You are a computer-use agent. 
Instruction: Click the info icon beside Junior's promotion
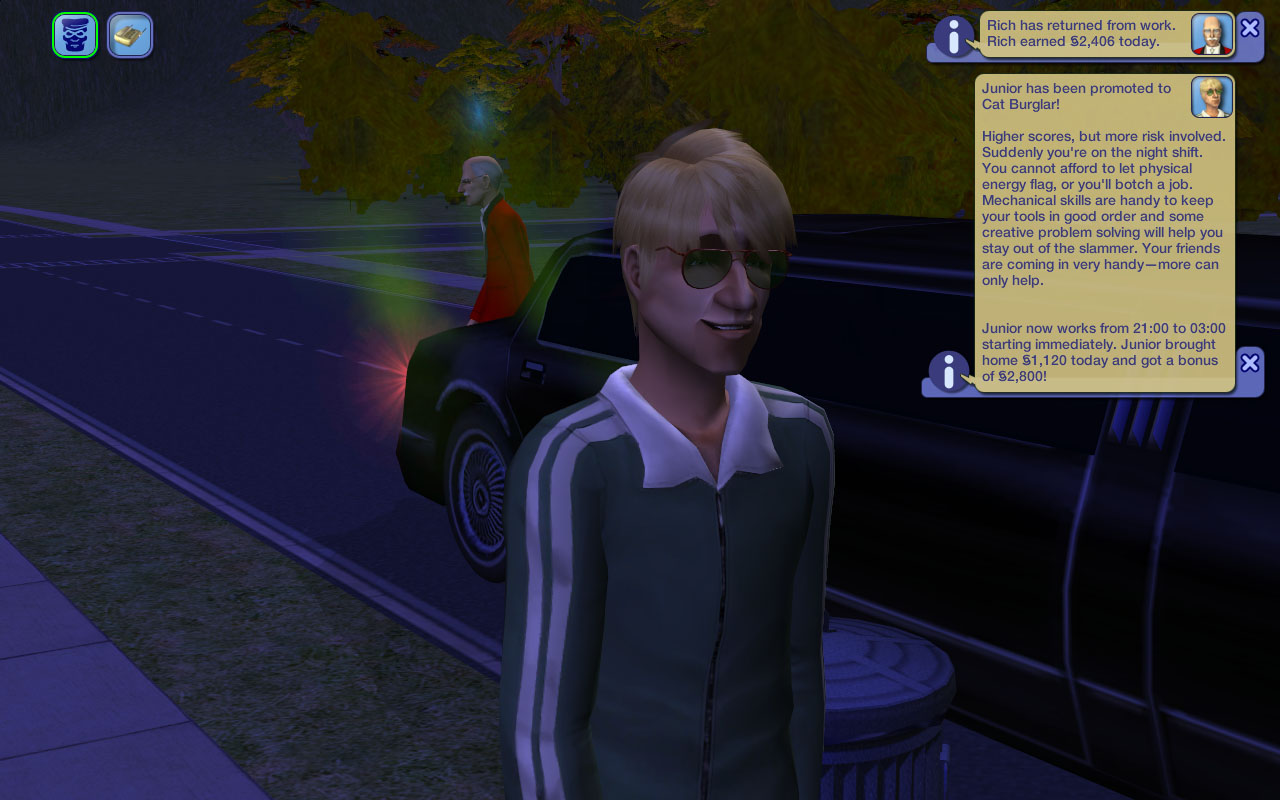click(948, 372)
